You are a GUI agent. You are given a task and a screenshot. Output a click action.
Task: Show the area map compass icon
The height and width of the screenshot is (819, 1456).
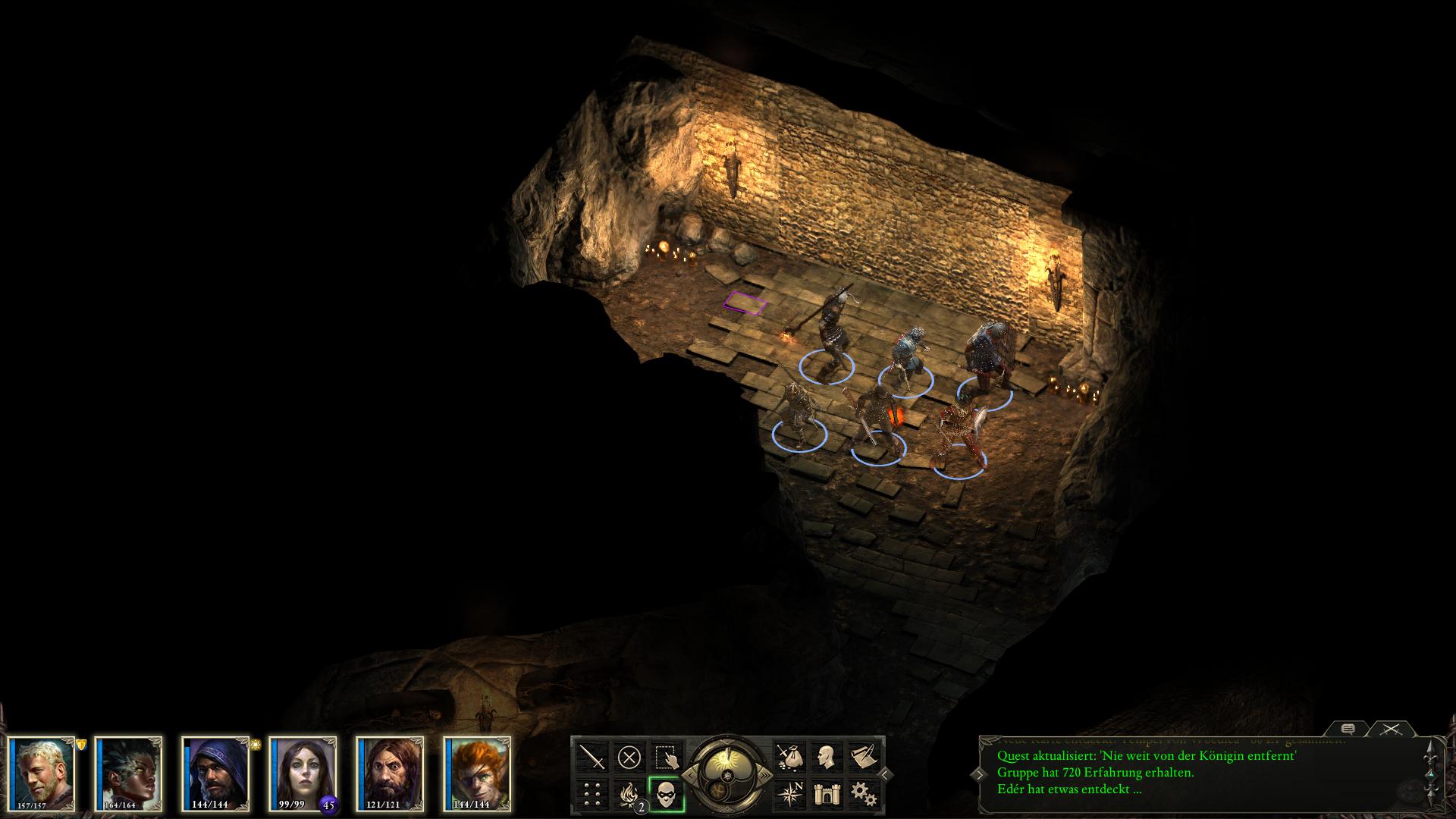pos(789,794)
